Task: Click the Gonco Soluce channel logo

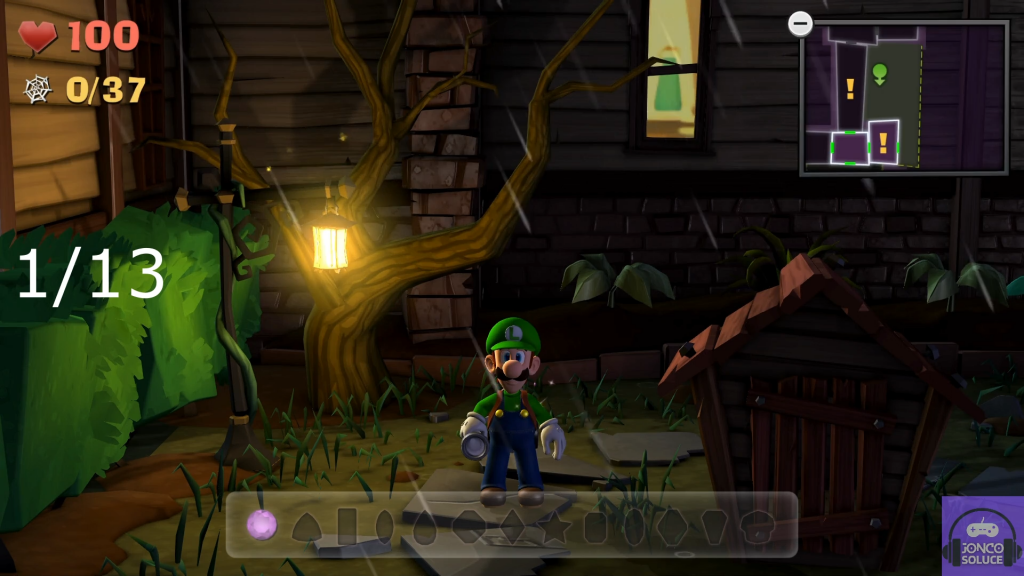Action: (x=982, y=535)
